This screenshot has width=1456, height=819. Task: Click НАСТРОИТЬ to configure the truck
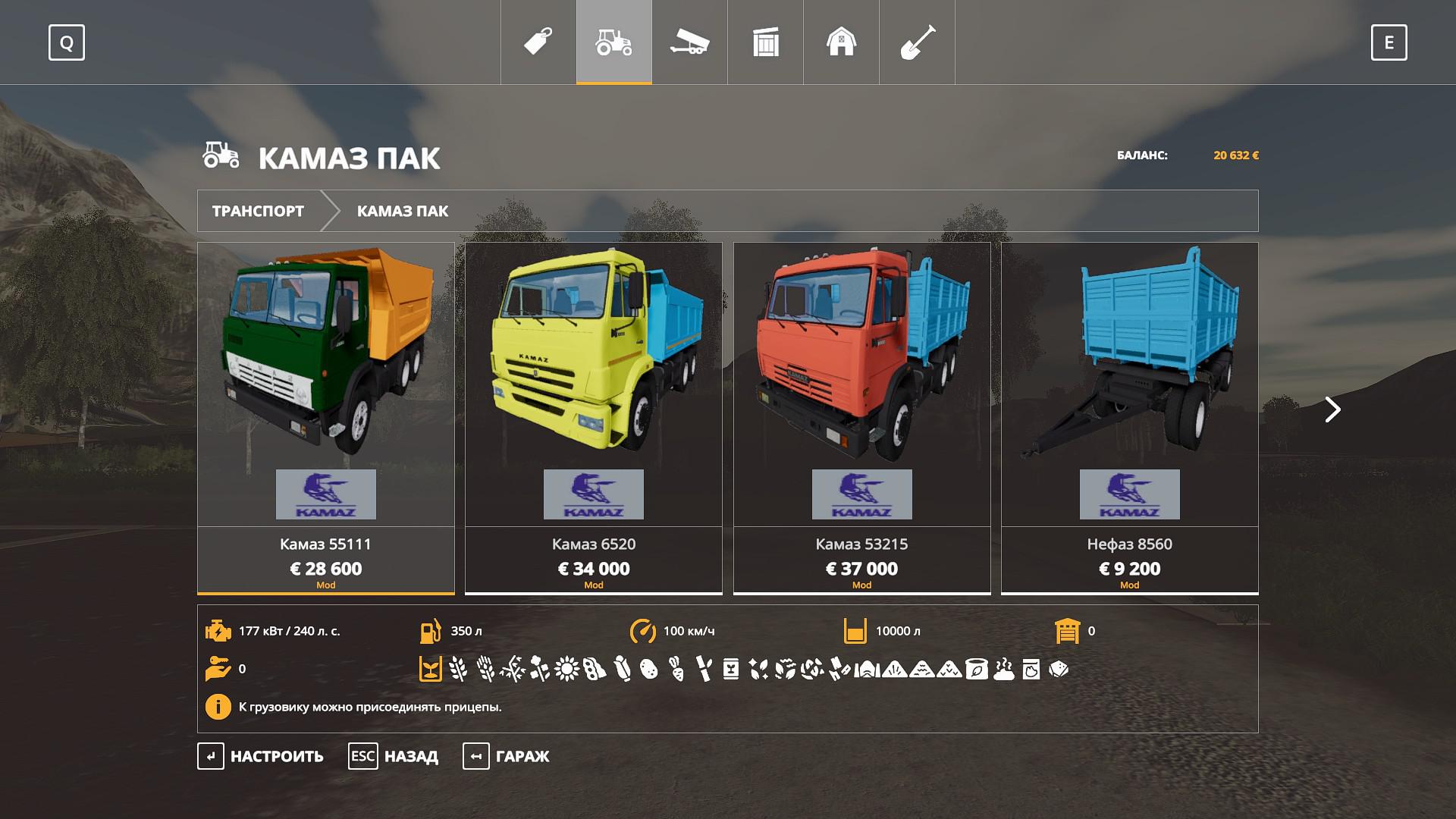click(262, 756)
